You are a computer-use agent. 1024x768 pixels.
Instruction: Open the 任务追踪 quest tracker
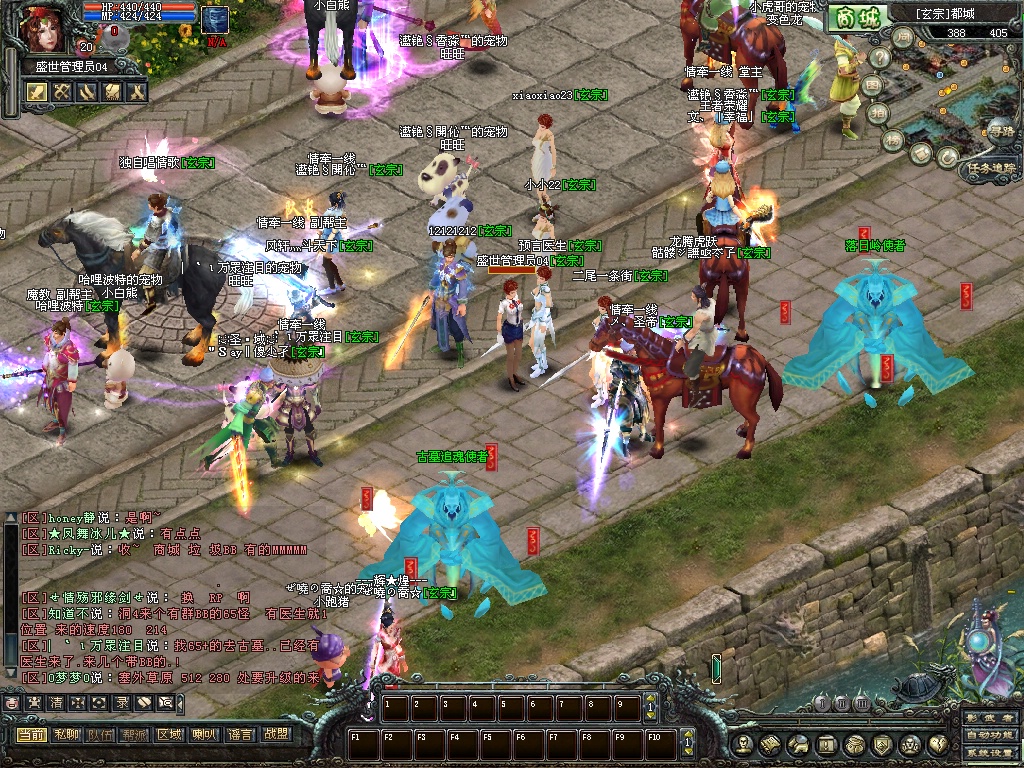pyautogui.click(x=990, y=170)
